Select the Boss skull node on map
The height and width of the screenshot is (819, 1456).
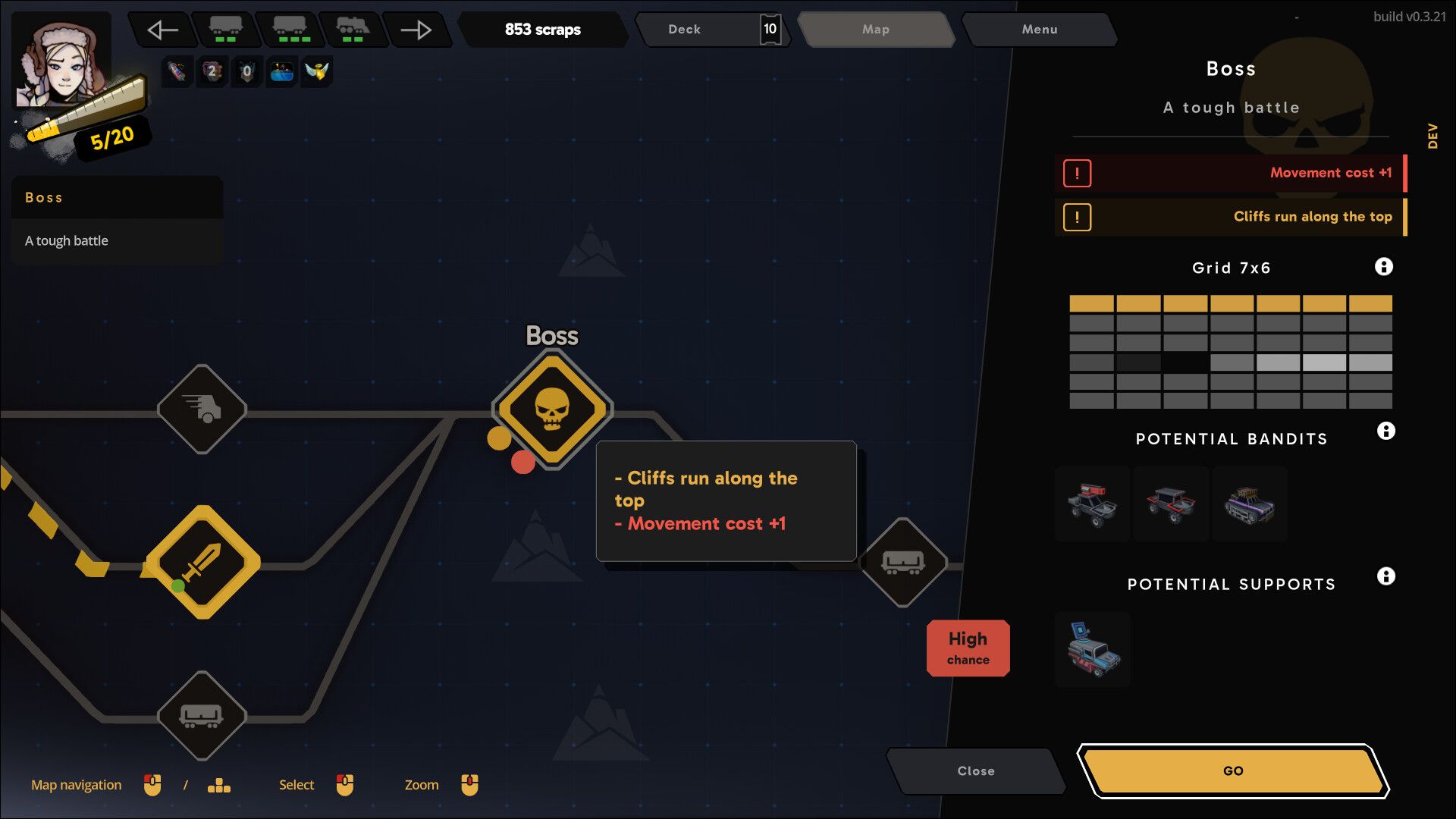point(552,409)
